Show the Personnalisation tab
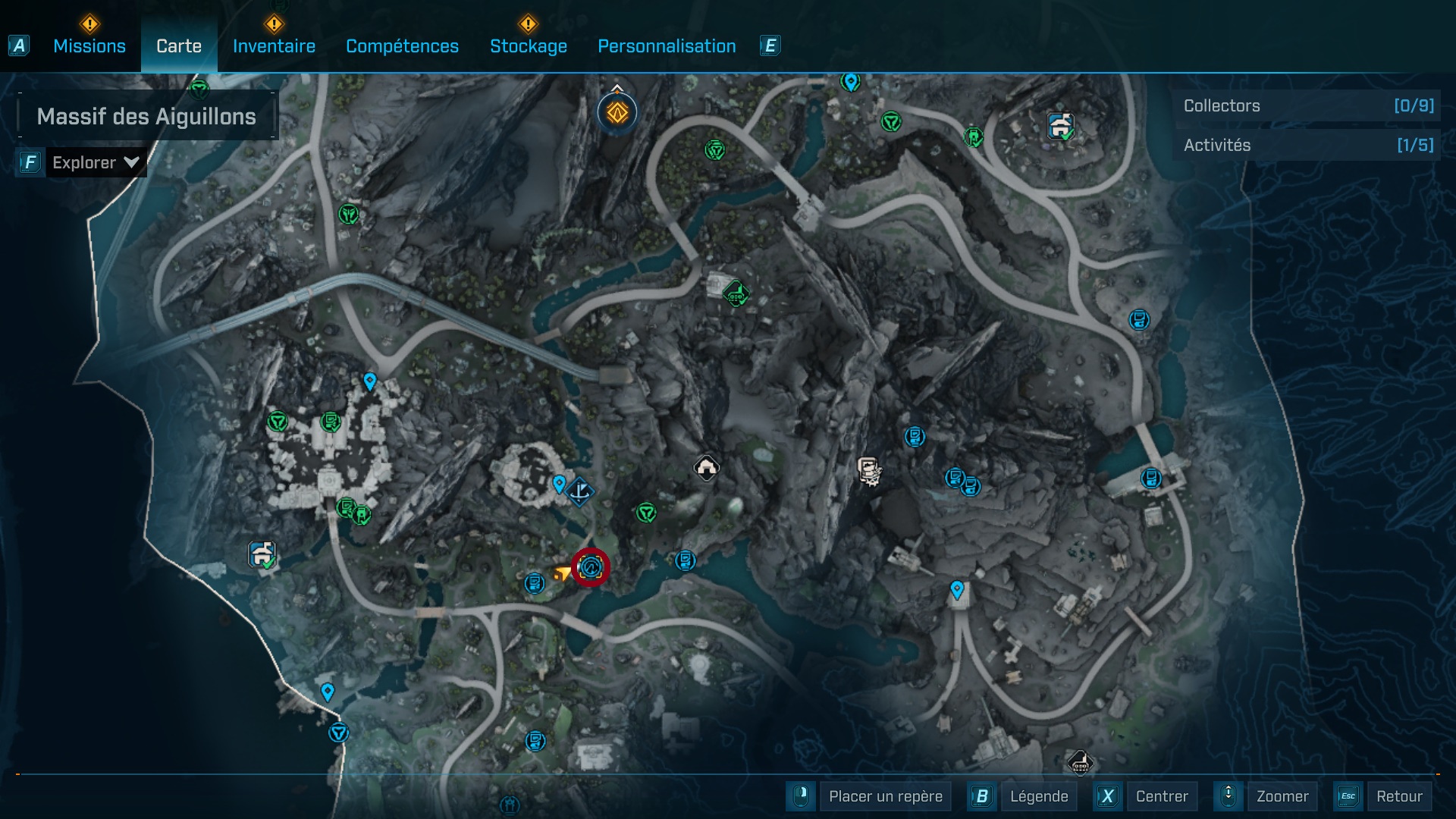 point(667,46)
